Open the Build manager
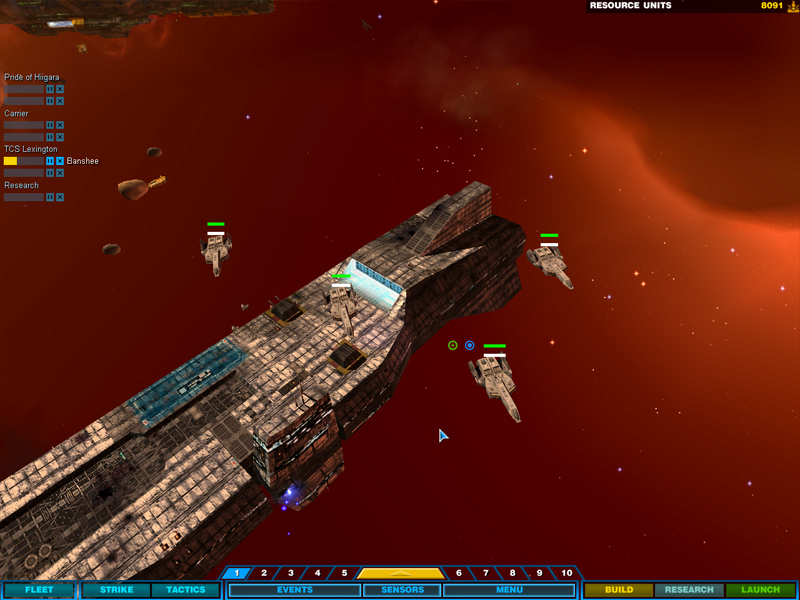The image size is (800, 600). (619, 590)
